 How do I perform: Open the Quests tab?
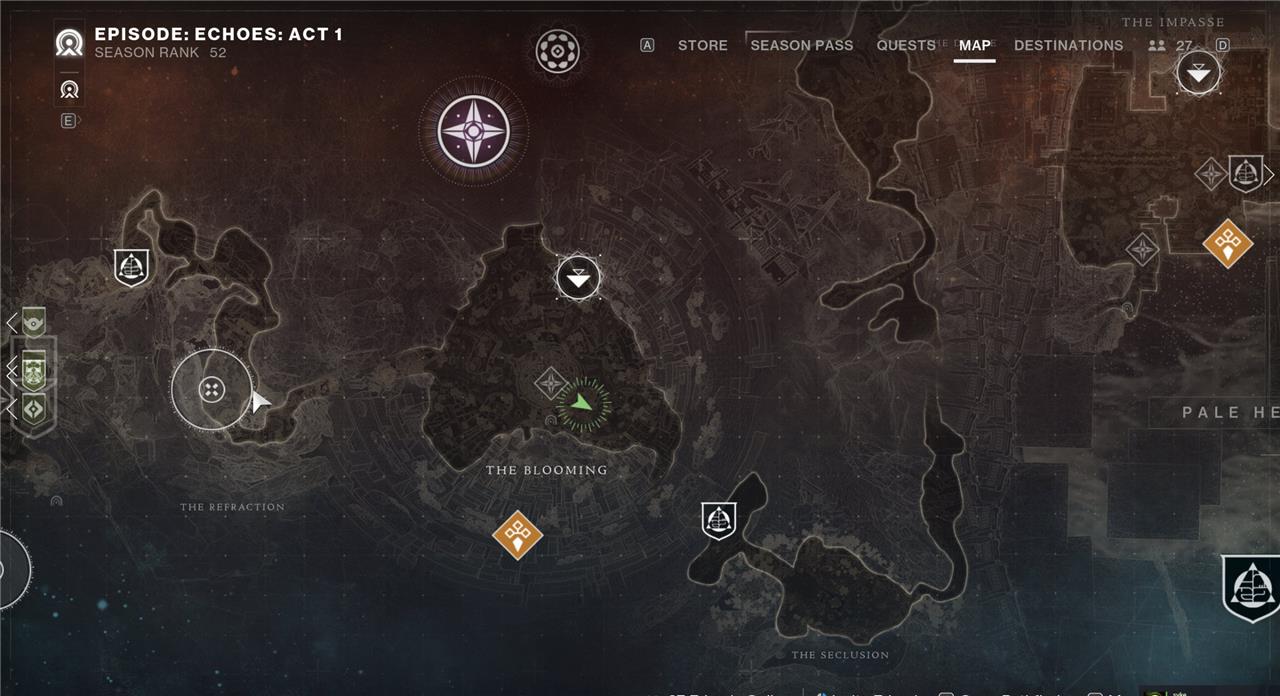pyautogui.click(x=906, y=45)
